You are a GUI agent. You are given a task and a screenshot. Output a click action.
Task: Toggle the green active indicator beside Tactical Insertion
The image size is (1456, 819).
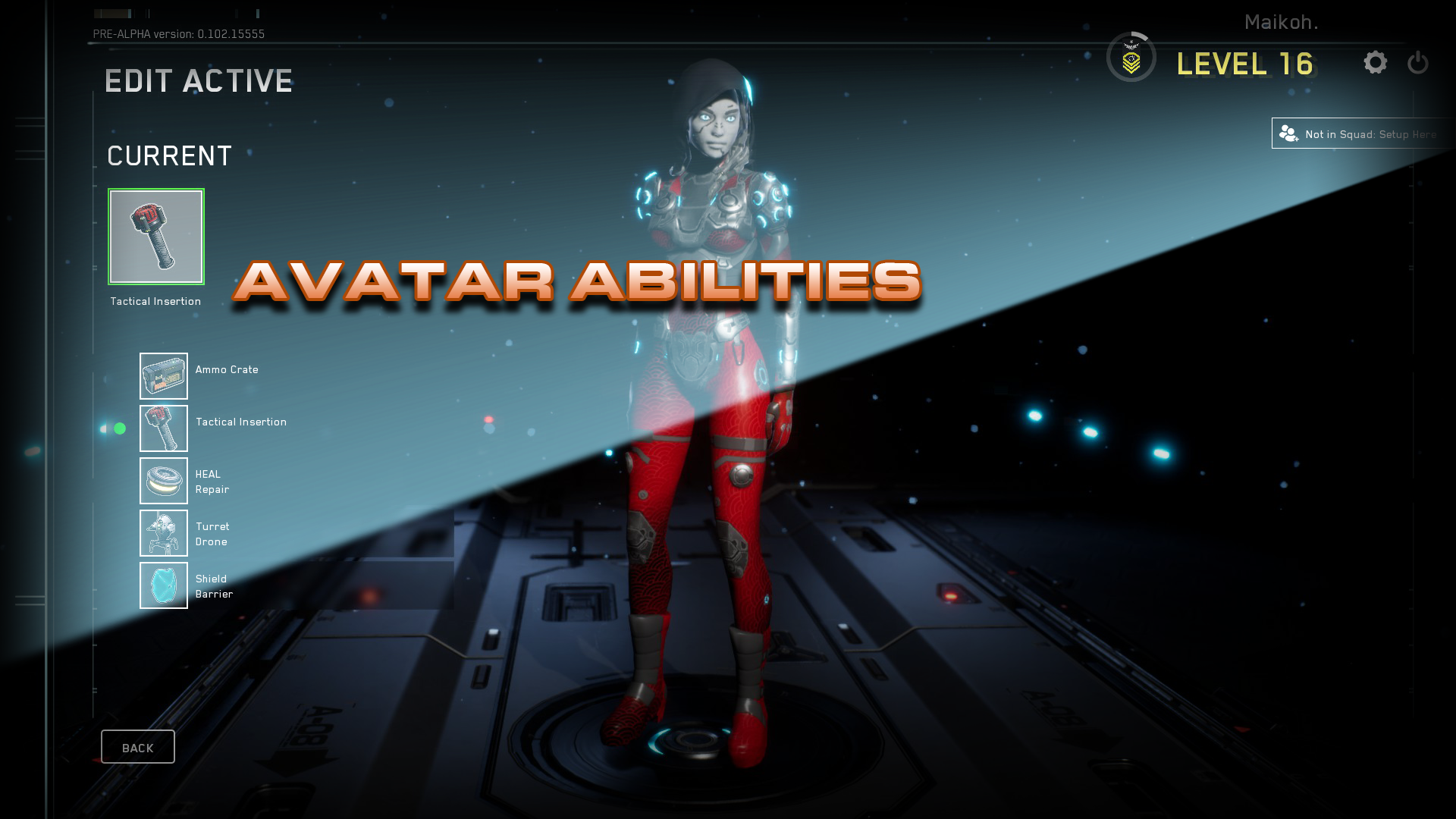pos(119,428)
